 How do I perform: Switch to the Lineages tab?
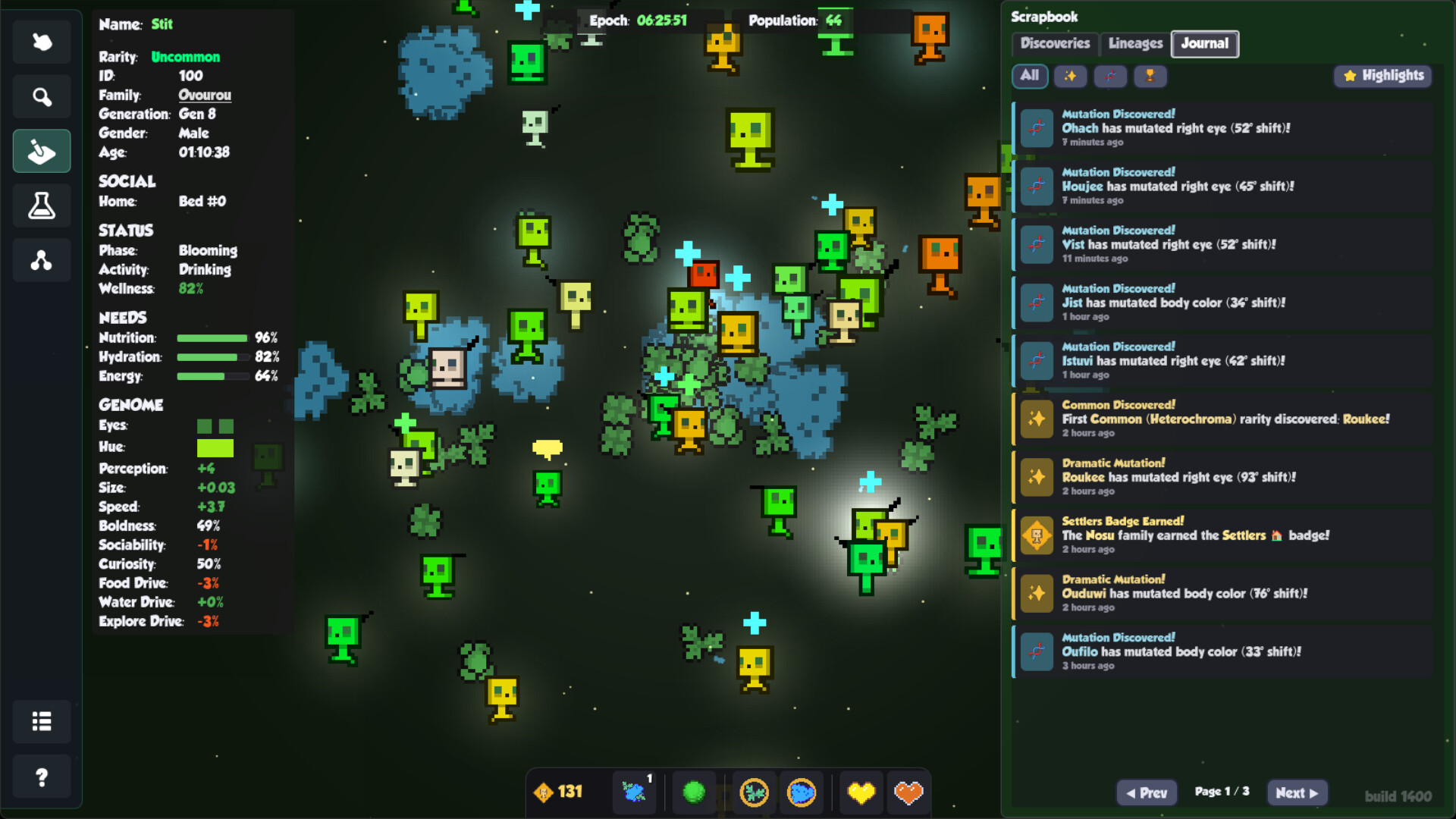point(1134,44)
